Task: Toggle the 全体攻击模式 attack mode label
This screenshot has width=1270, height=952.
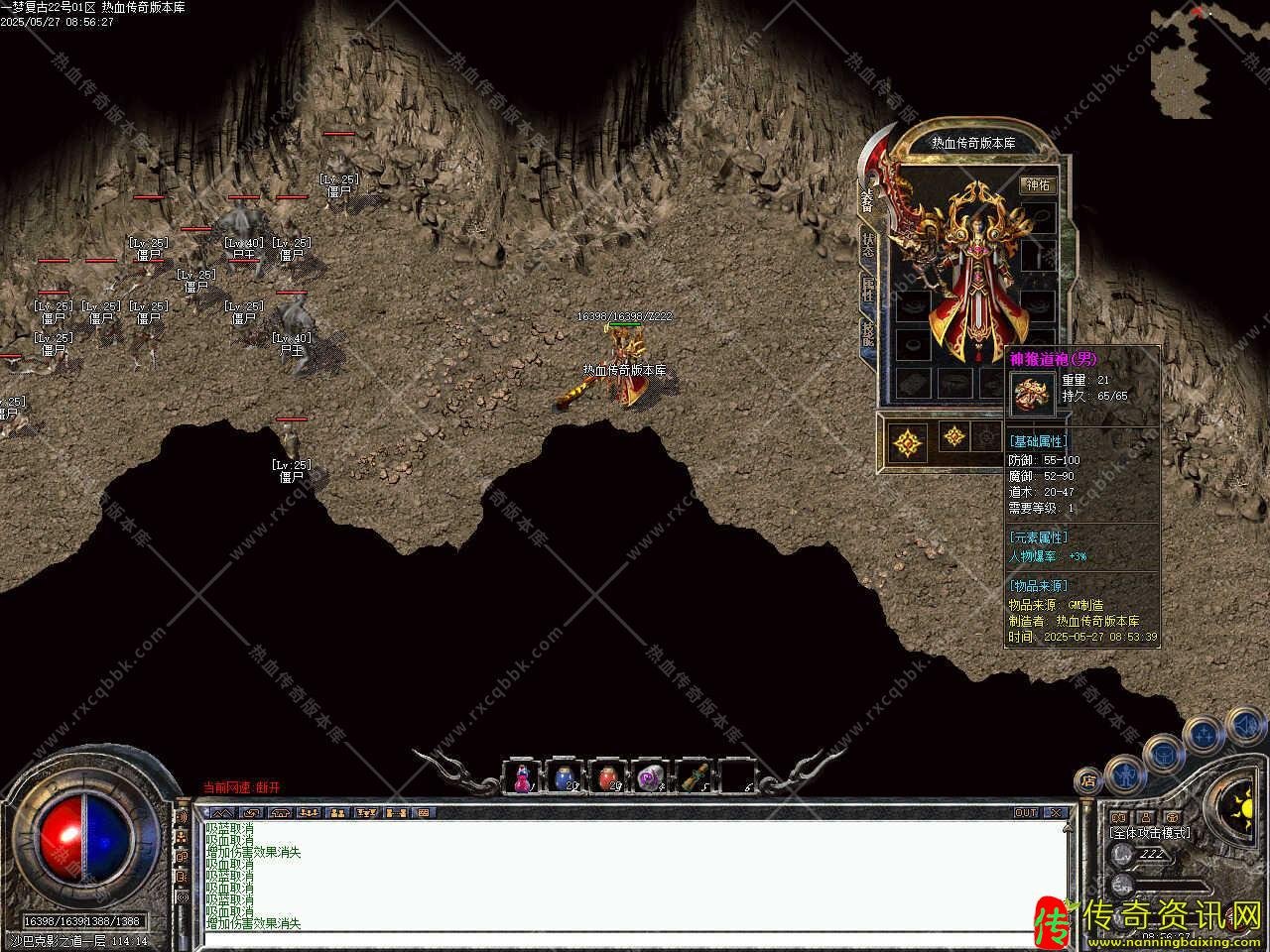Action: (x=1150, y=833)
